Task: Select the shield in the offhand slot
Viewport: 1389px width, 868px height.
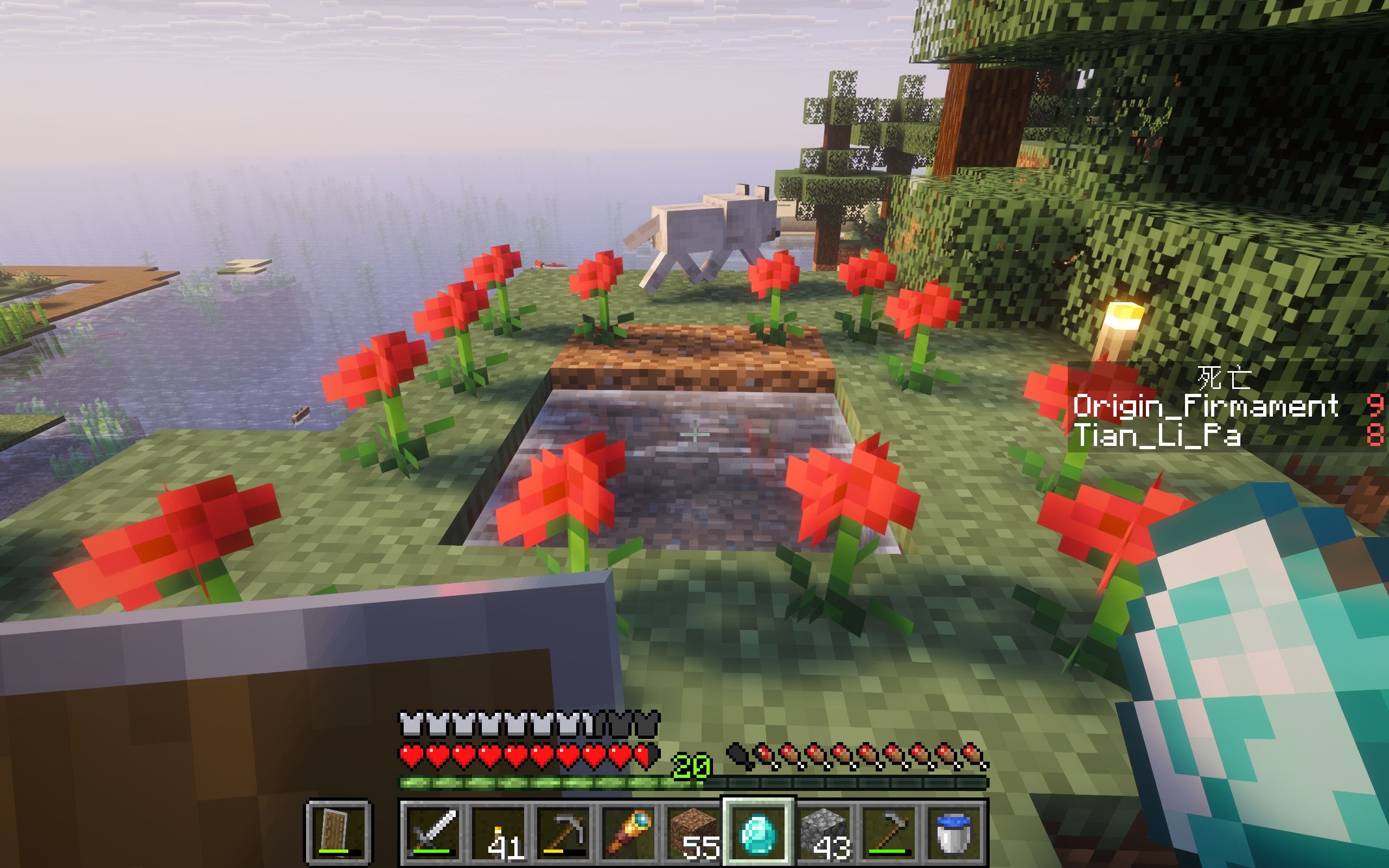Action: (337, 831)
